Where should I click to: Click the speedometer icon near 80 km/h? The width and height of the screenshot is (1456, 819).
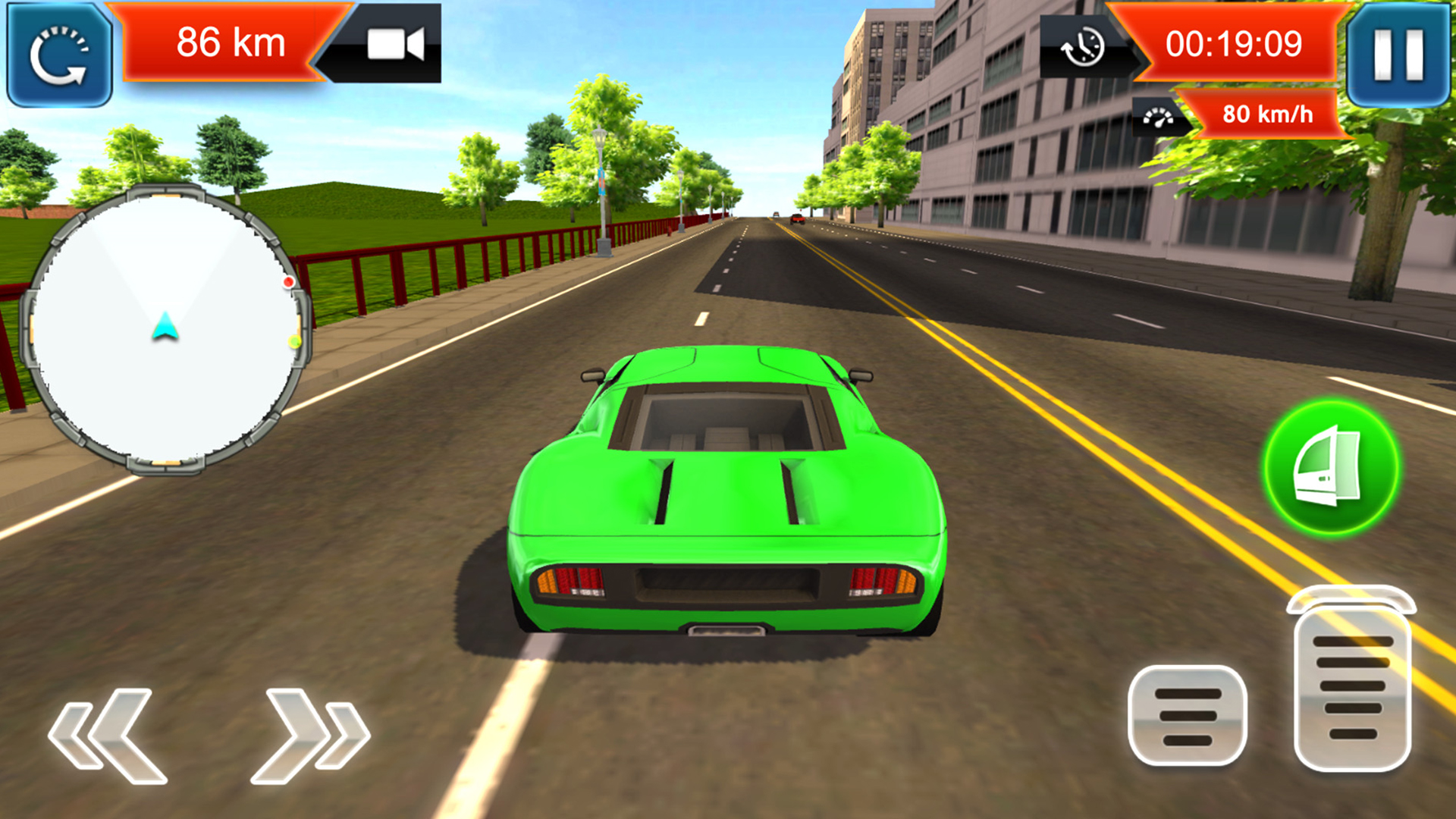coord(1156,118)
